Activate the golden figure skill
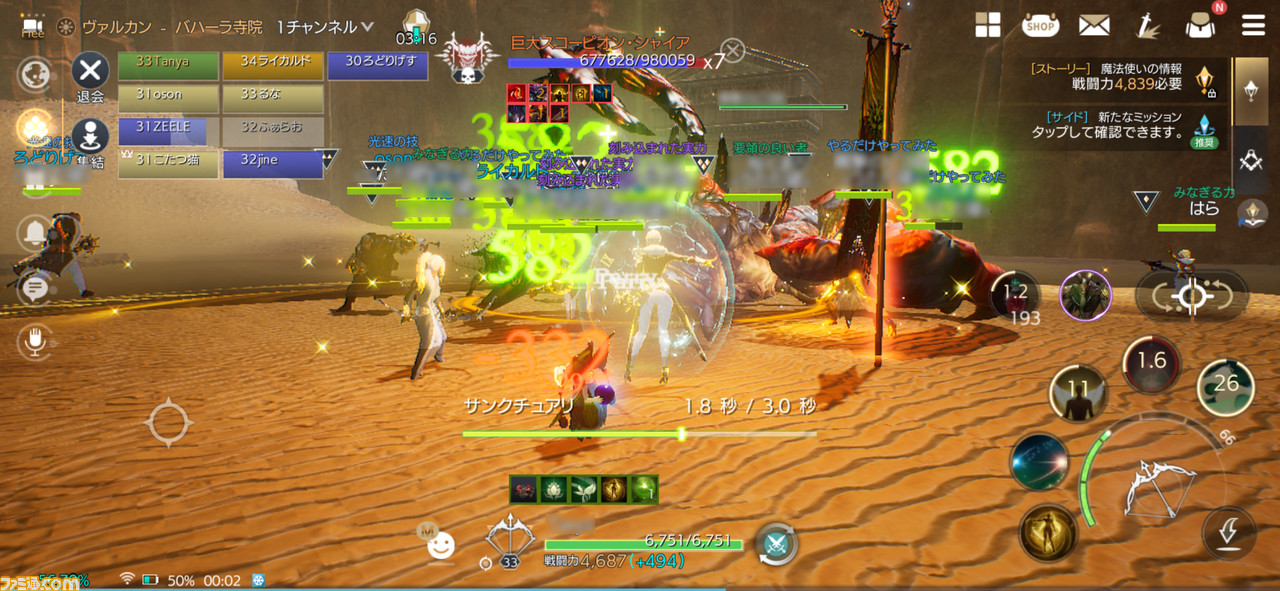1280x591 pixels. coord(1048,533)
